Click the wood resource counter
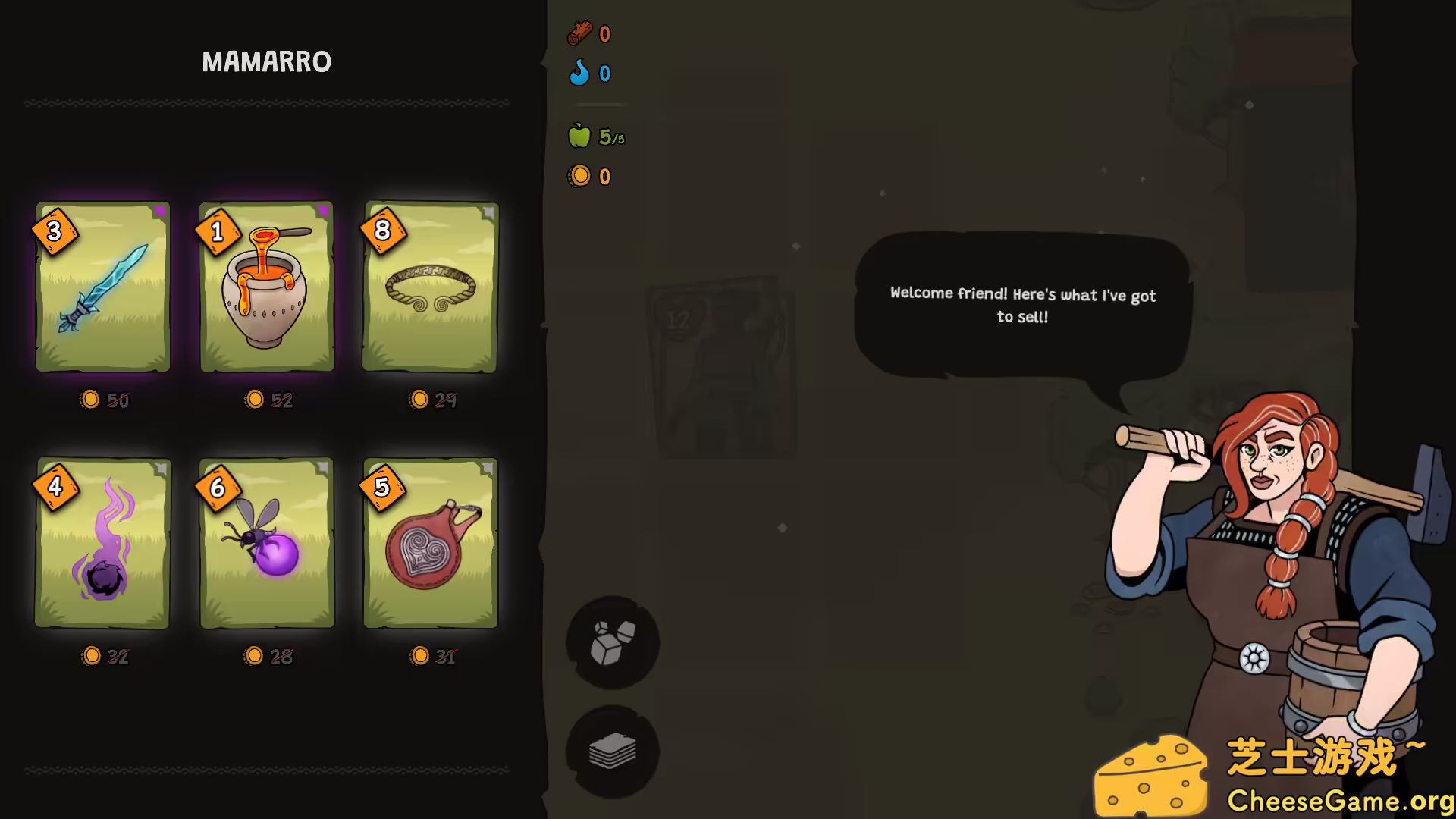This screenshot has height=819, width=1456. 589,33
